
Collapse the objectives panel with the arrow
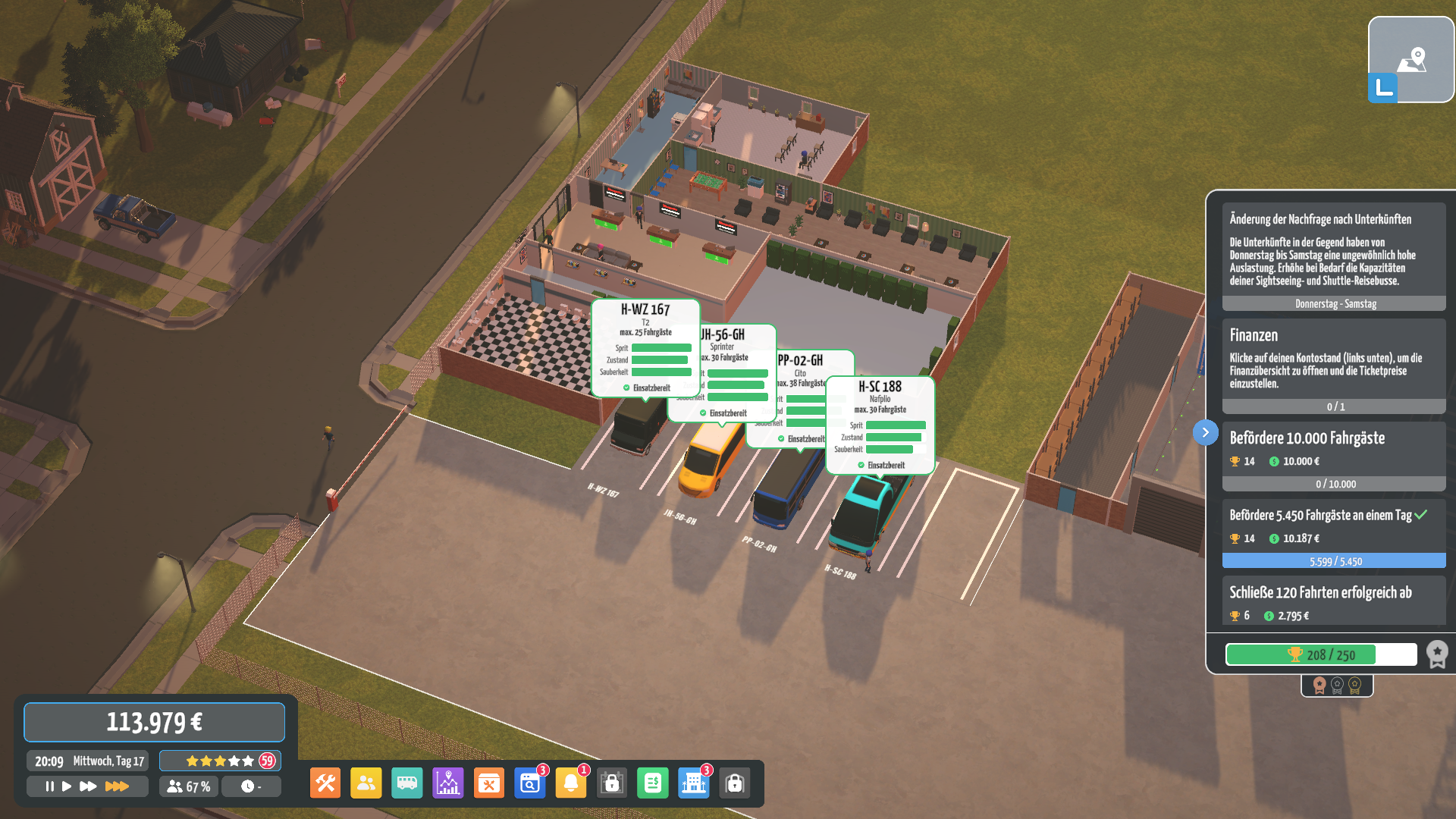(x=1206, y=432)
